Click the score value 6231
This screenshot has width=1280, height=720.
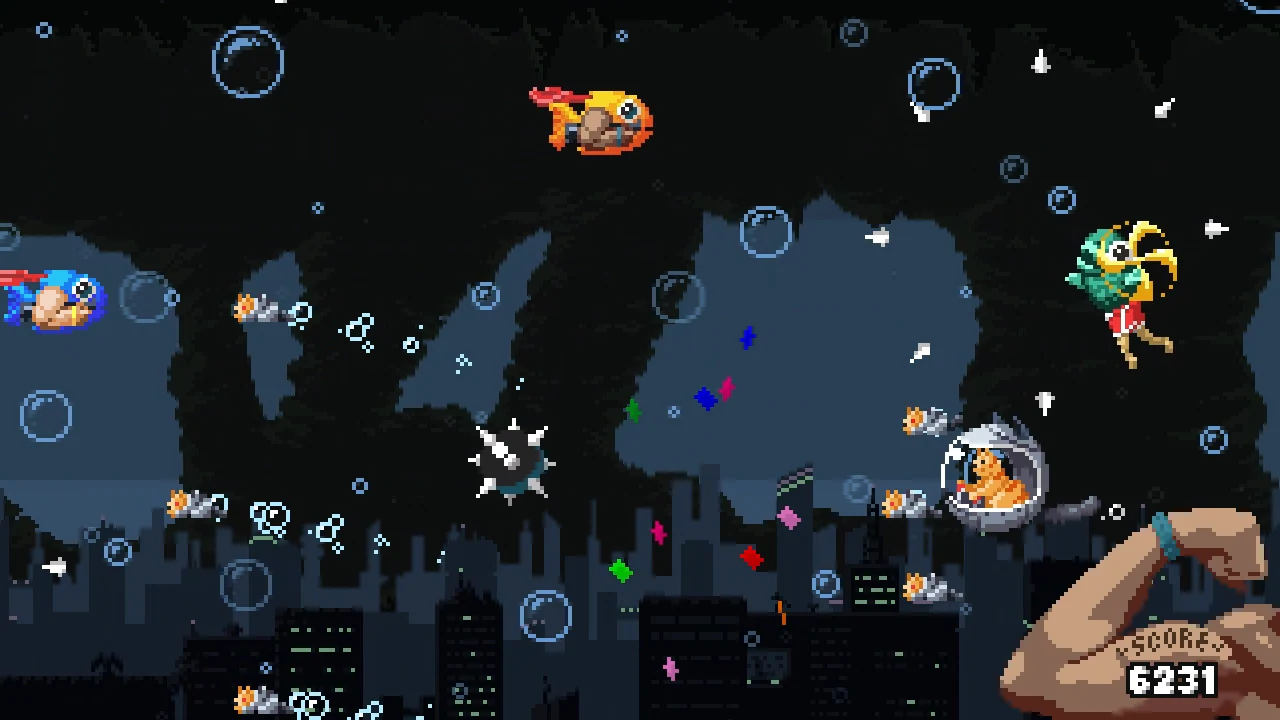pyautogui.click(x=1172, y=682)
